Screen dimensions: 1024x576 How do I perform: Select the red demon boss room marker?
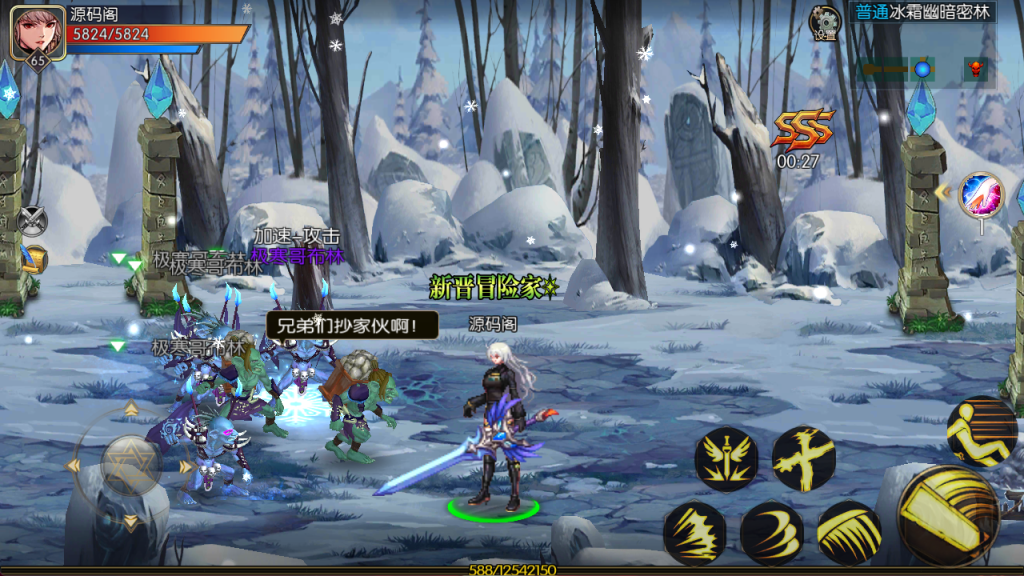click(975, 69)
